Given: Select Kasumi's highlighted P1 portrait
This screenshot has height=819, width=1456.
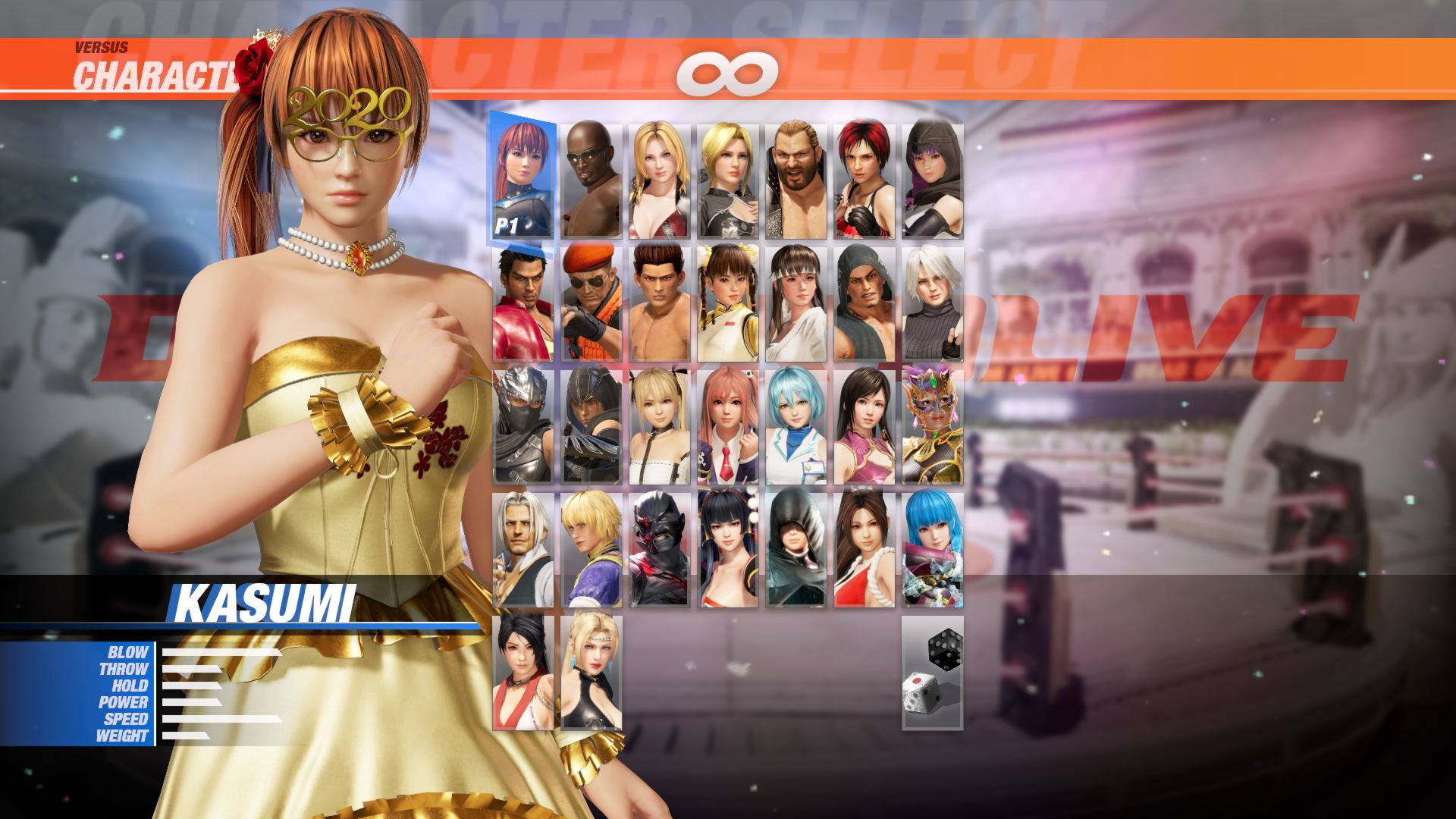Looking at the screenshot, I should 523,176.
